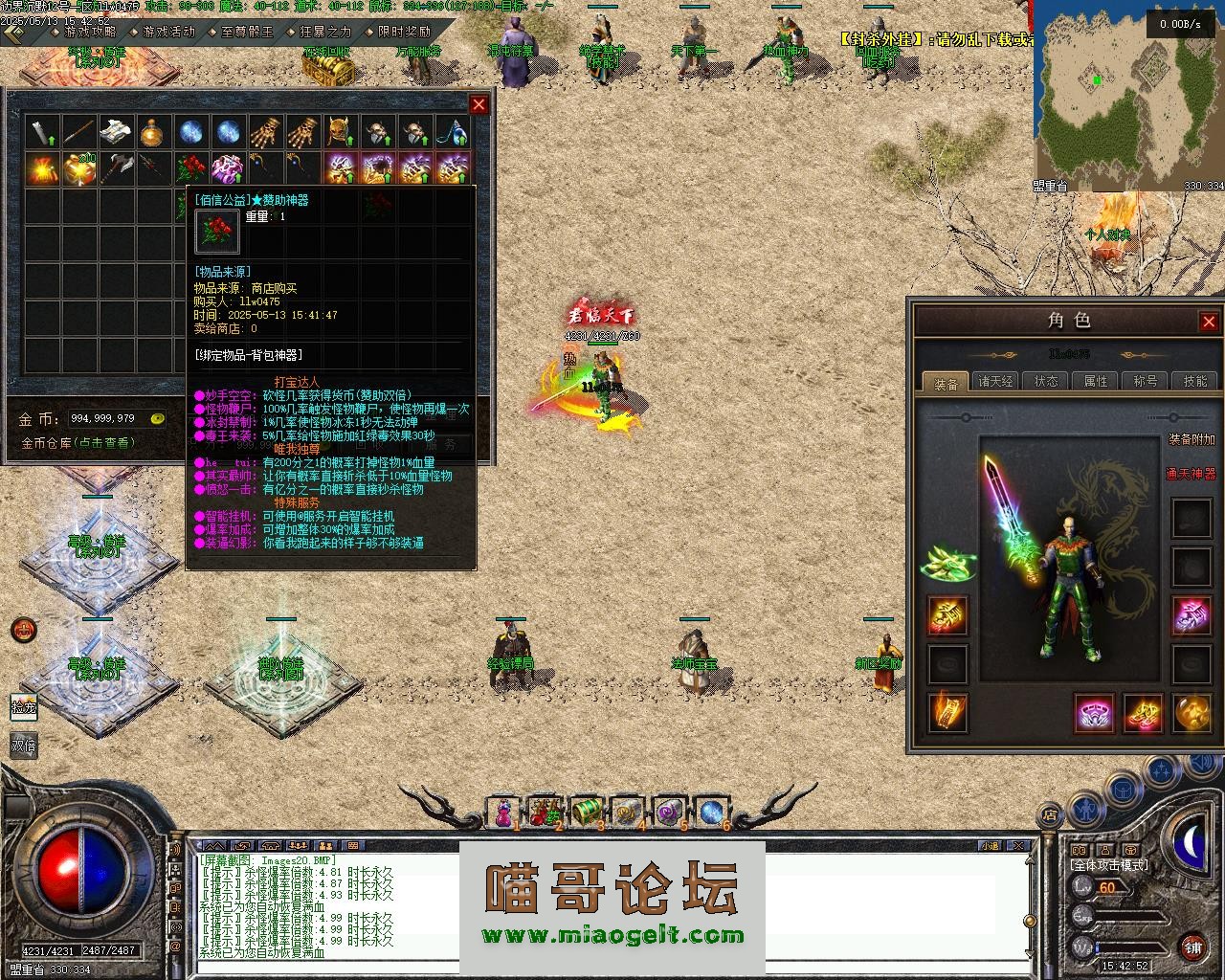Viewport: 1225px width, 980px height.
Task: Show the 属性 attributes tab
Action: (1096, 381)
